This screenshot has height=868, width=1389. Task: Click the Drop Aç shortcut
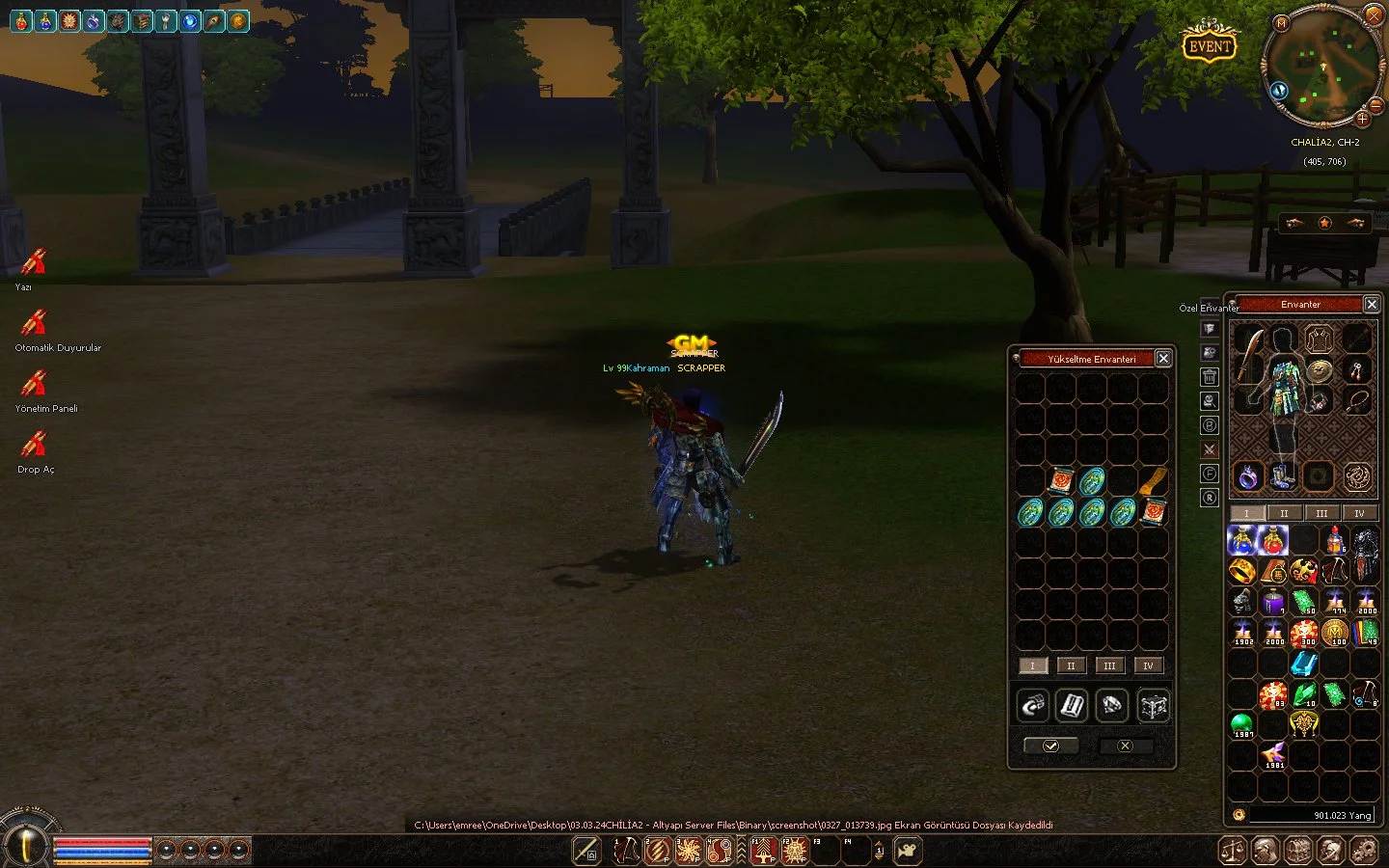click(x=35, y=445)
